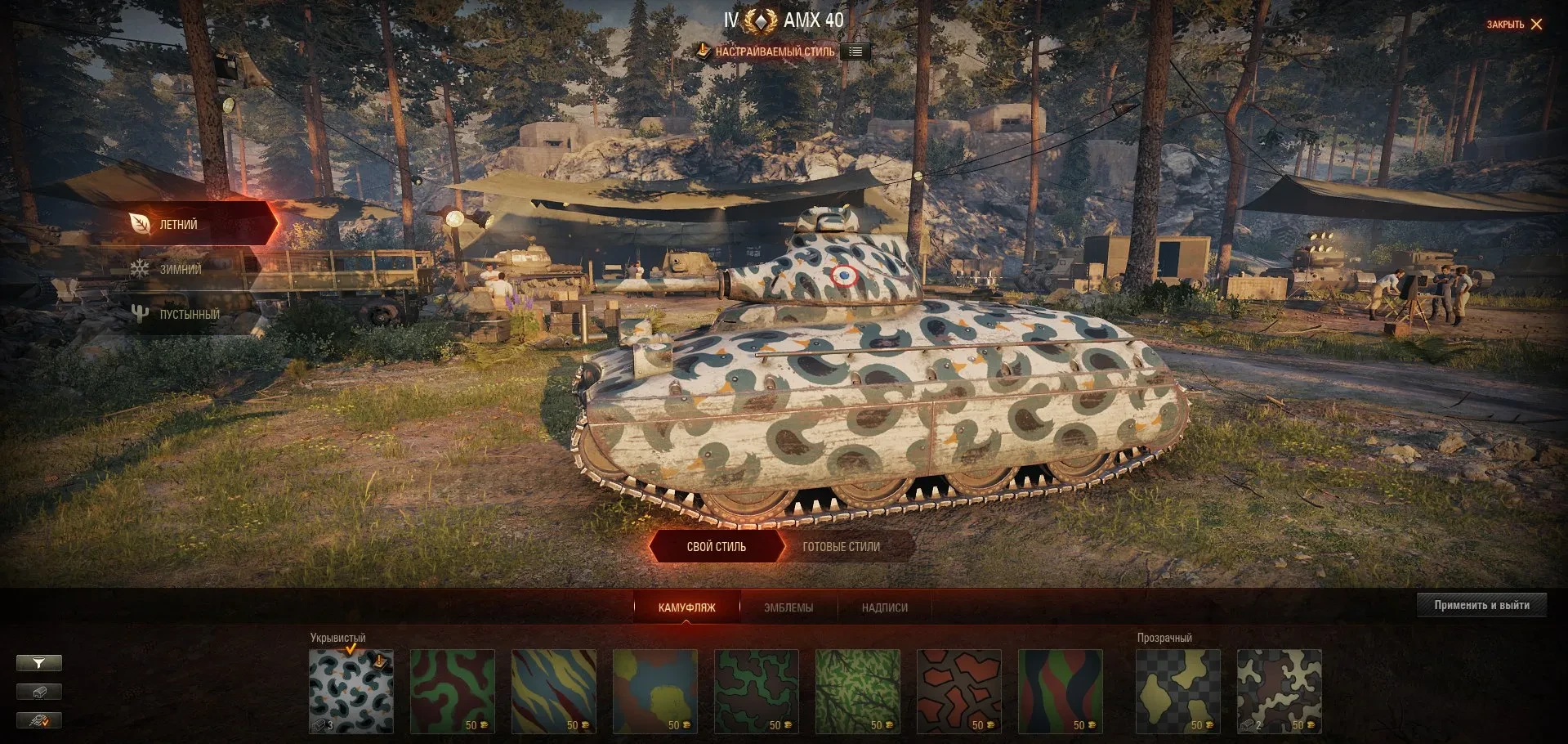Select the СВОЙ СТИЛЬ button
Image resolution: width=1568 pixels, height=744 pixels.
[716, 547]
